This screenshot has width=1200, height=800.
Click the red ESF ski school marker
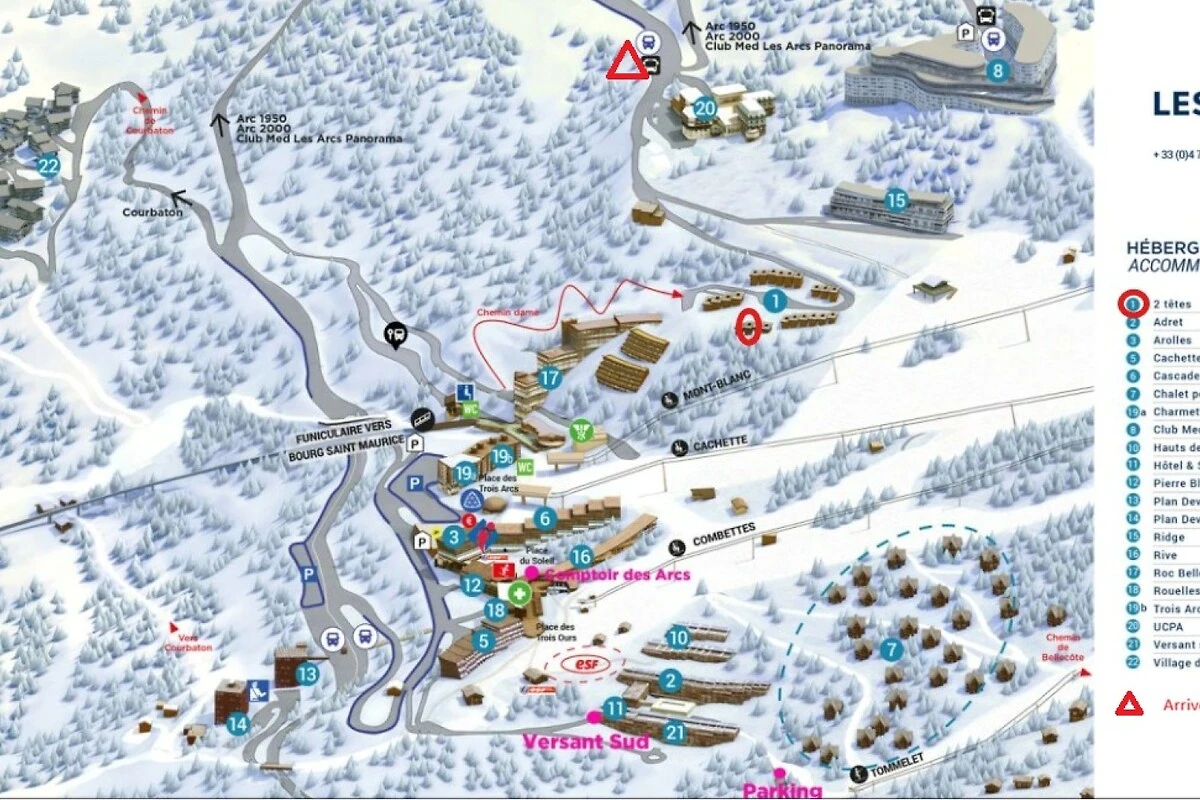pos(585,663)
